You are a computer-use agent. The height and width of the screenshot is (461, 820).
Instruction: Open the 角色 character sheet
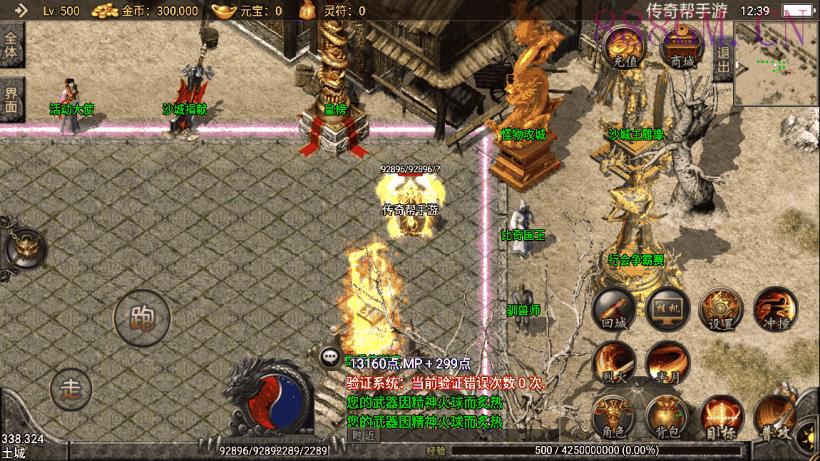click(613, 417)
